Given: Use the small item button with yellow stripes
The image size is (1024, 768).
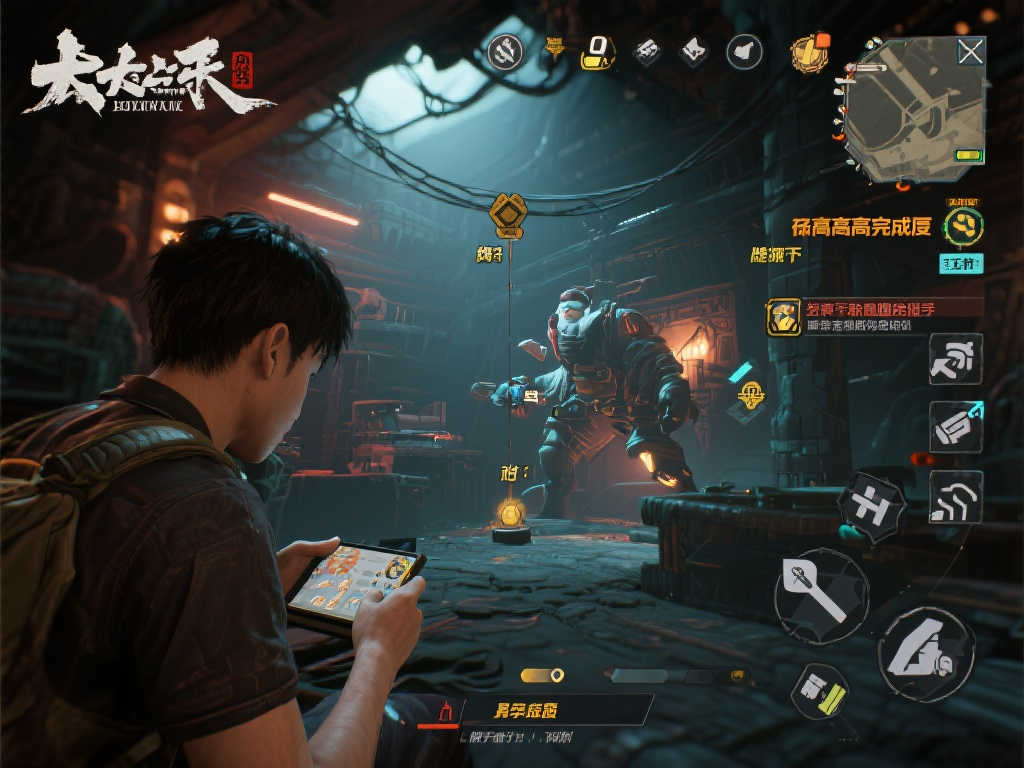Looking at the screenshot, I should [x=820, y=691].
